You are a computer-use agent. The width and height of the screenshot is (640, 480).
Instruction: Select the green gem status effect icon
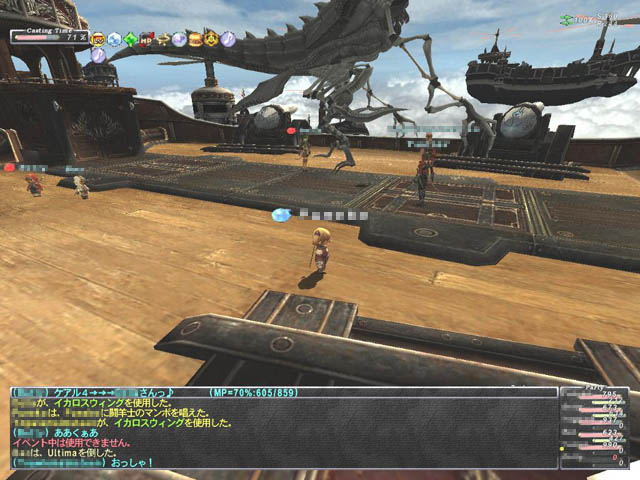point(130,39)
